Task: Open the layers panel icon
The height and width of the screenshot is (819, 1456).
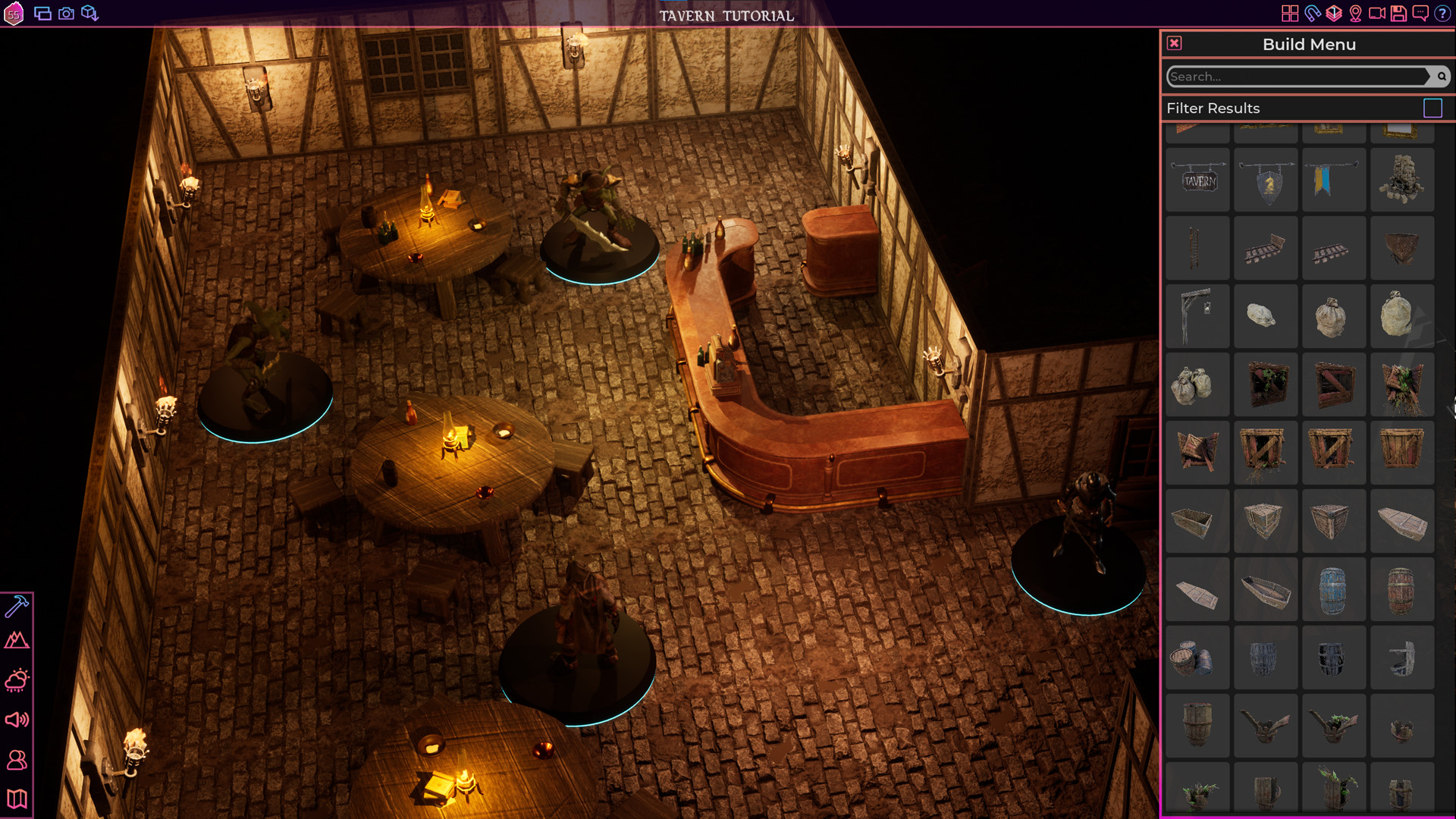Action: click(x=1335, y=13)
